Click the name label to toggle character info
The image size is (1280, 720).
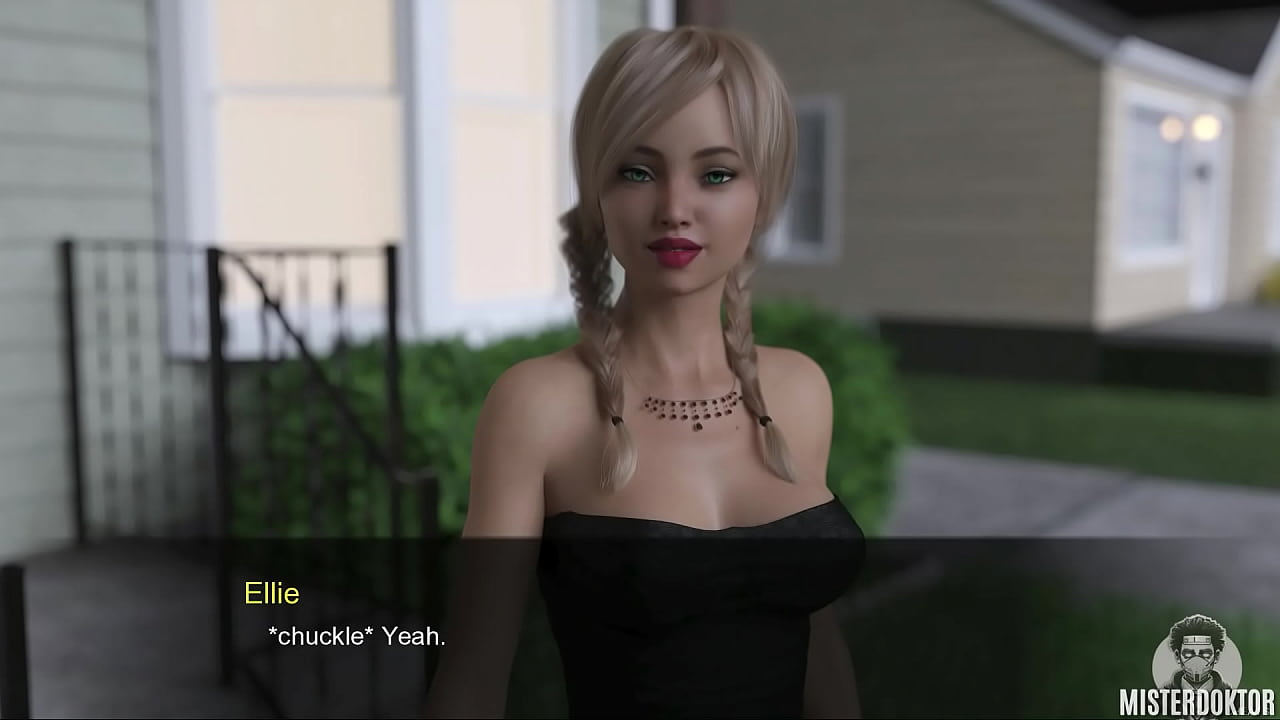[x=272, y=594]
